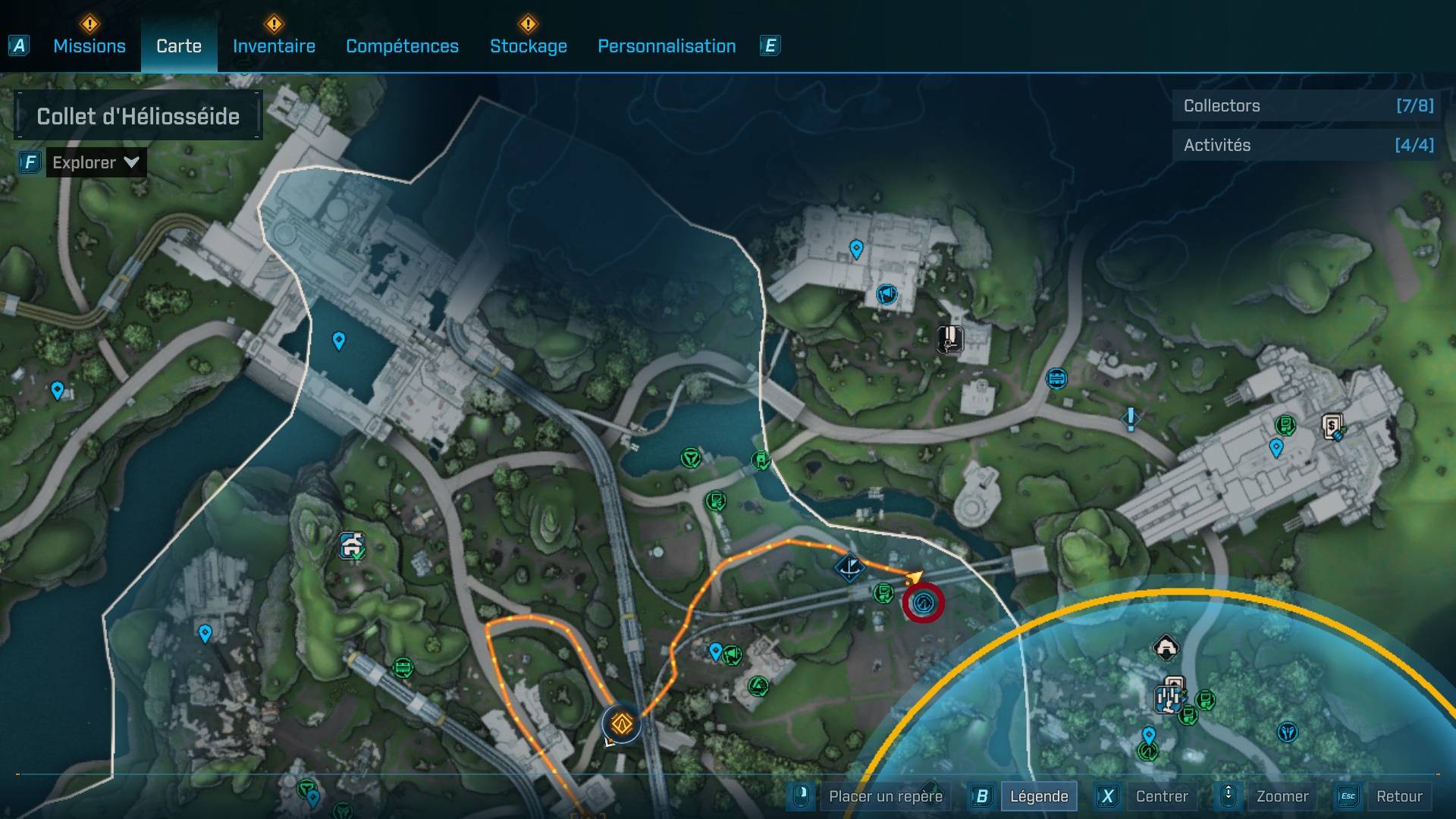Select the megaphone marker near the top building
Screen dimensions: 1456x819
coord(886,294)
